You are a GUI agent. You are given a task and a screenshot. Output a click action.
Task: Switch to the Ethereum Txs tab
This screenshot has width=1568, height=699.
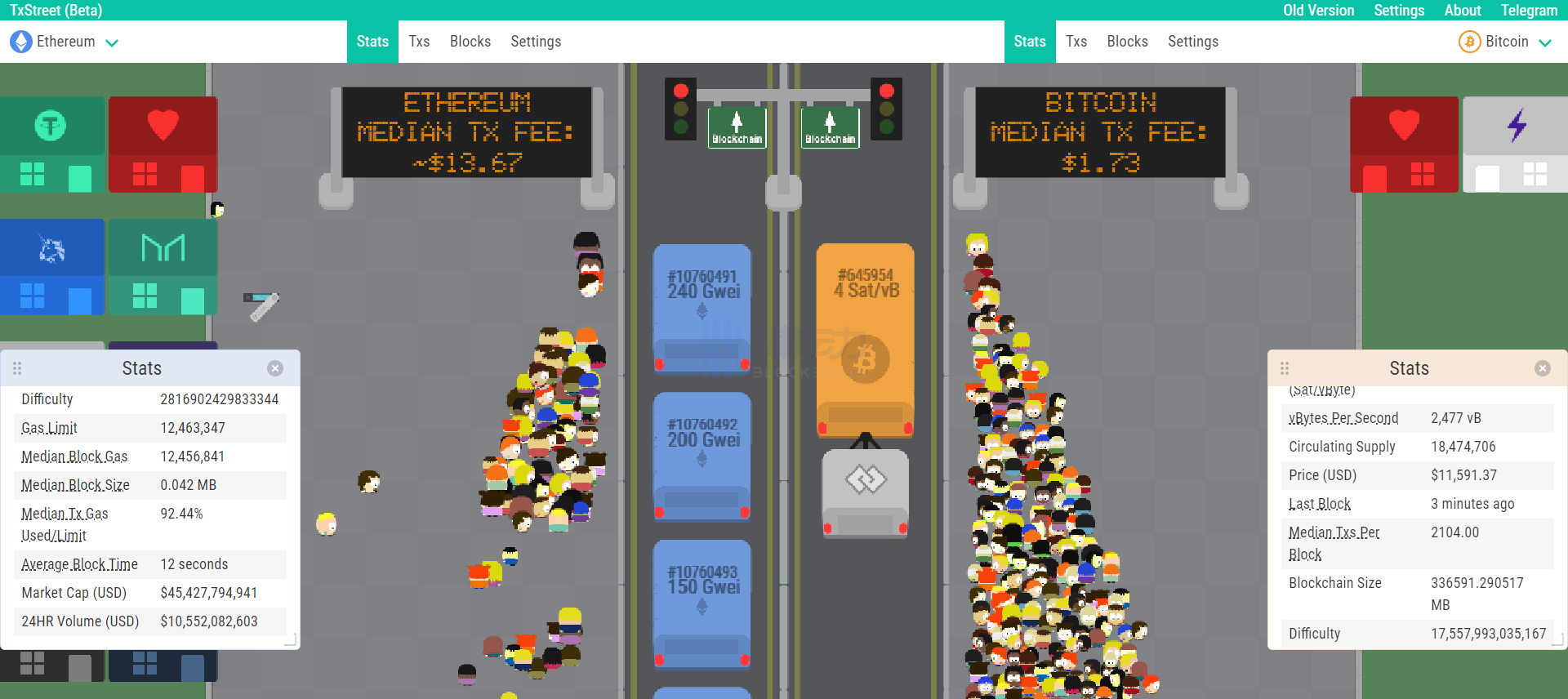pyautogui.click(x=419, y=42)
